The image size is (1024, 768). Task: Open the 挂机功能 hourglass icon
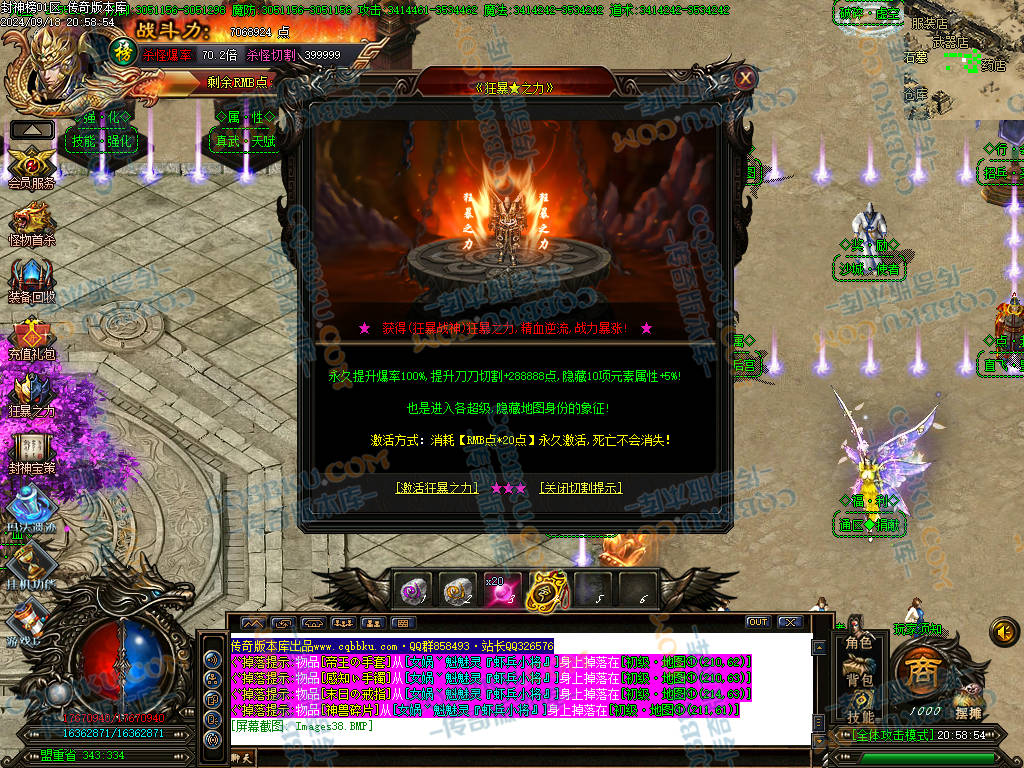(x=32, y=566)
